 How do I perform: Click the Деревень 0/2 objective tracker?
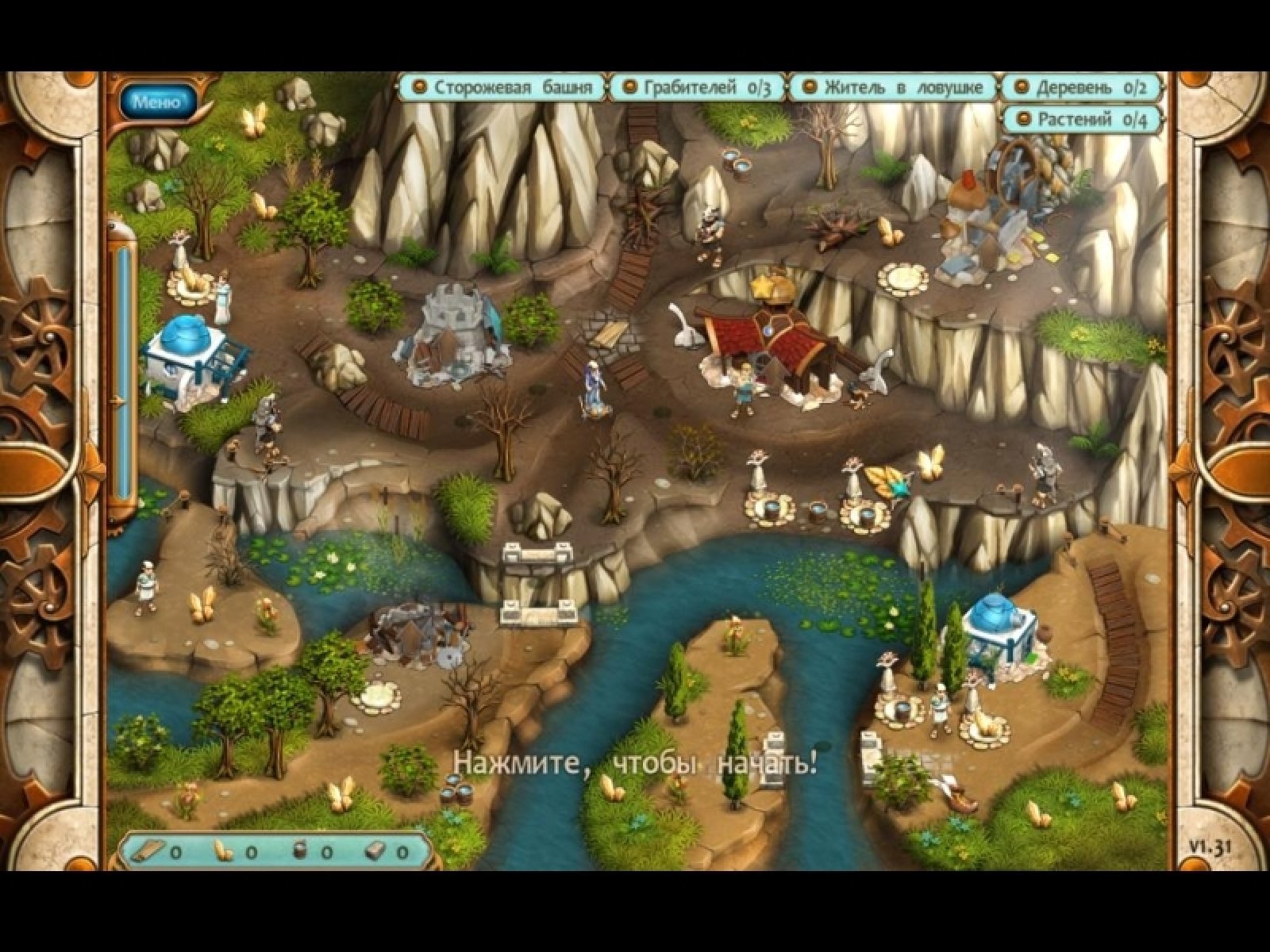(x=1081, y=87)
